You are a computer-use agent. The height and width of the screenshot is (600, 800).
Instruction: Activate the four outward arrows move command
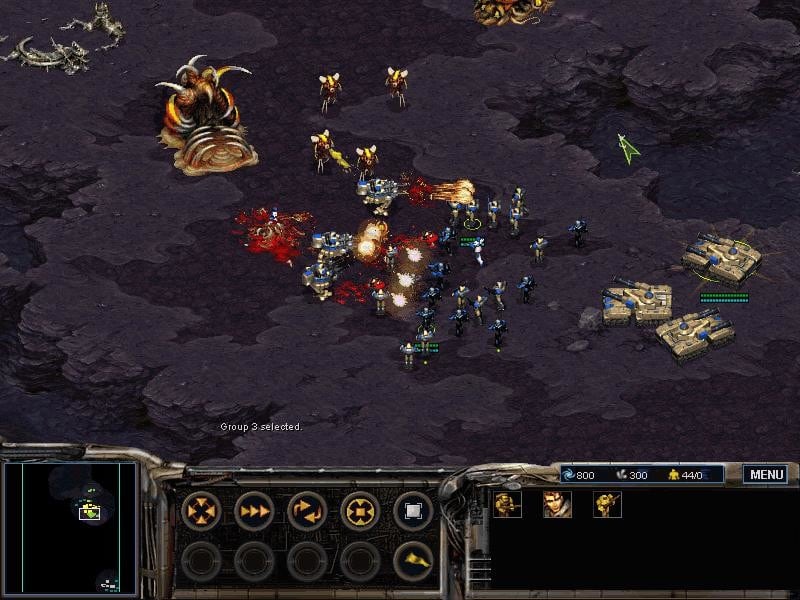201,511
